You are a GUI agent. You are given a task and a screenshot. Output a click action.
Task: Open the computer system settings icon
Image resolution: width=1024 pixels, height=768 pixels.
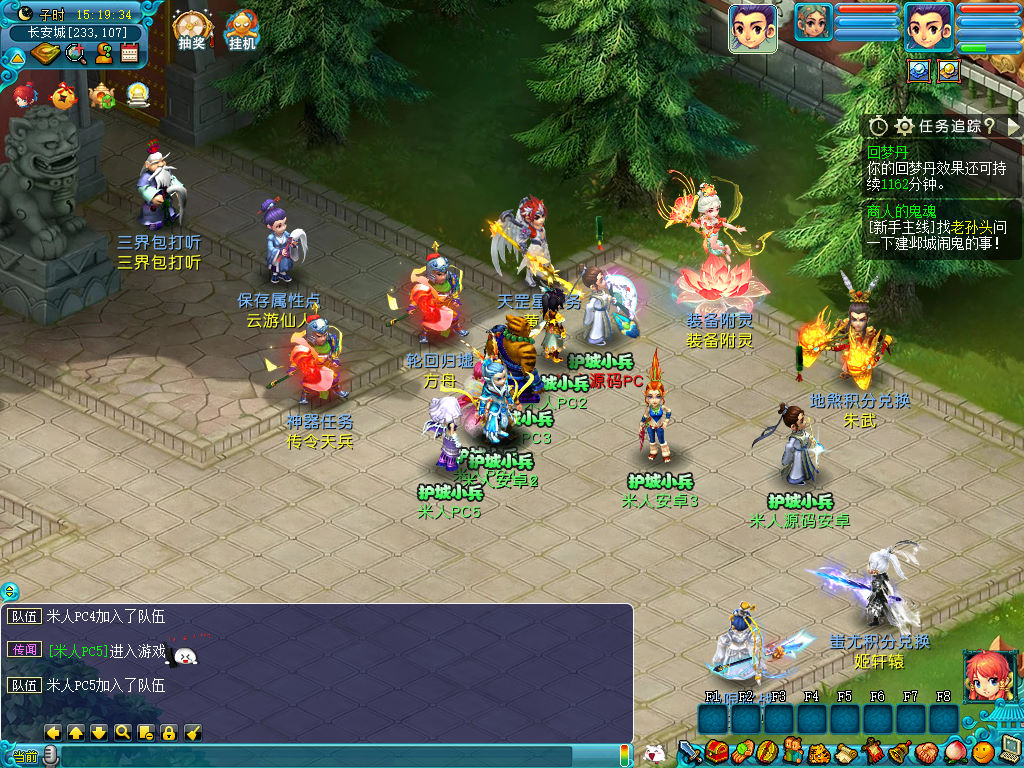coord(1010,748)
